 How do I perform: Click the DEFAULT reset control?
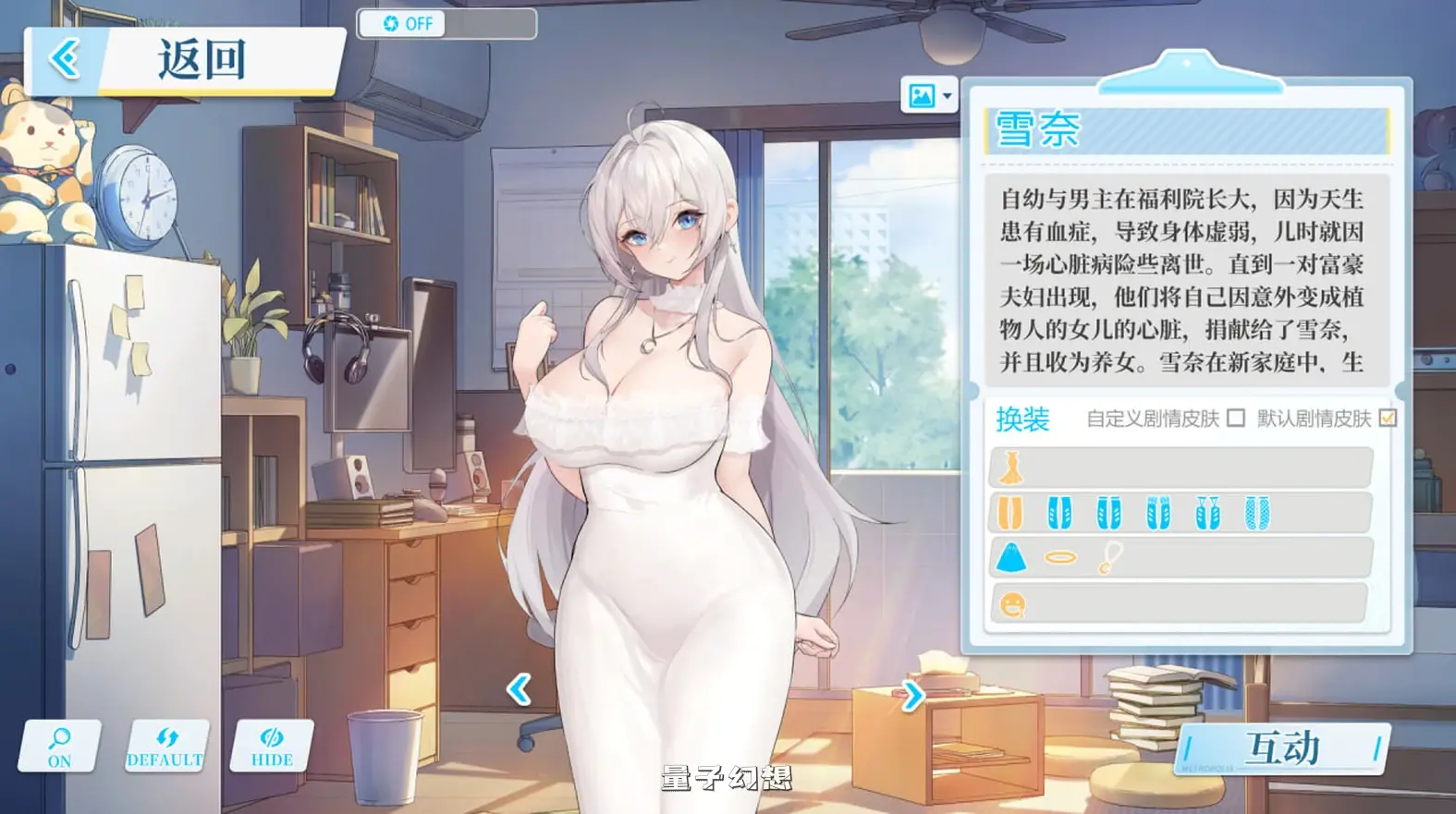165,745
